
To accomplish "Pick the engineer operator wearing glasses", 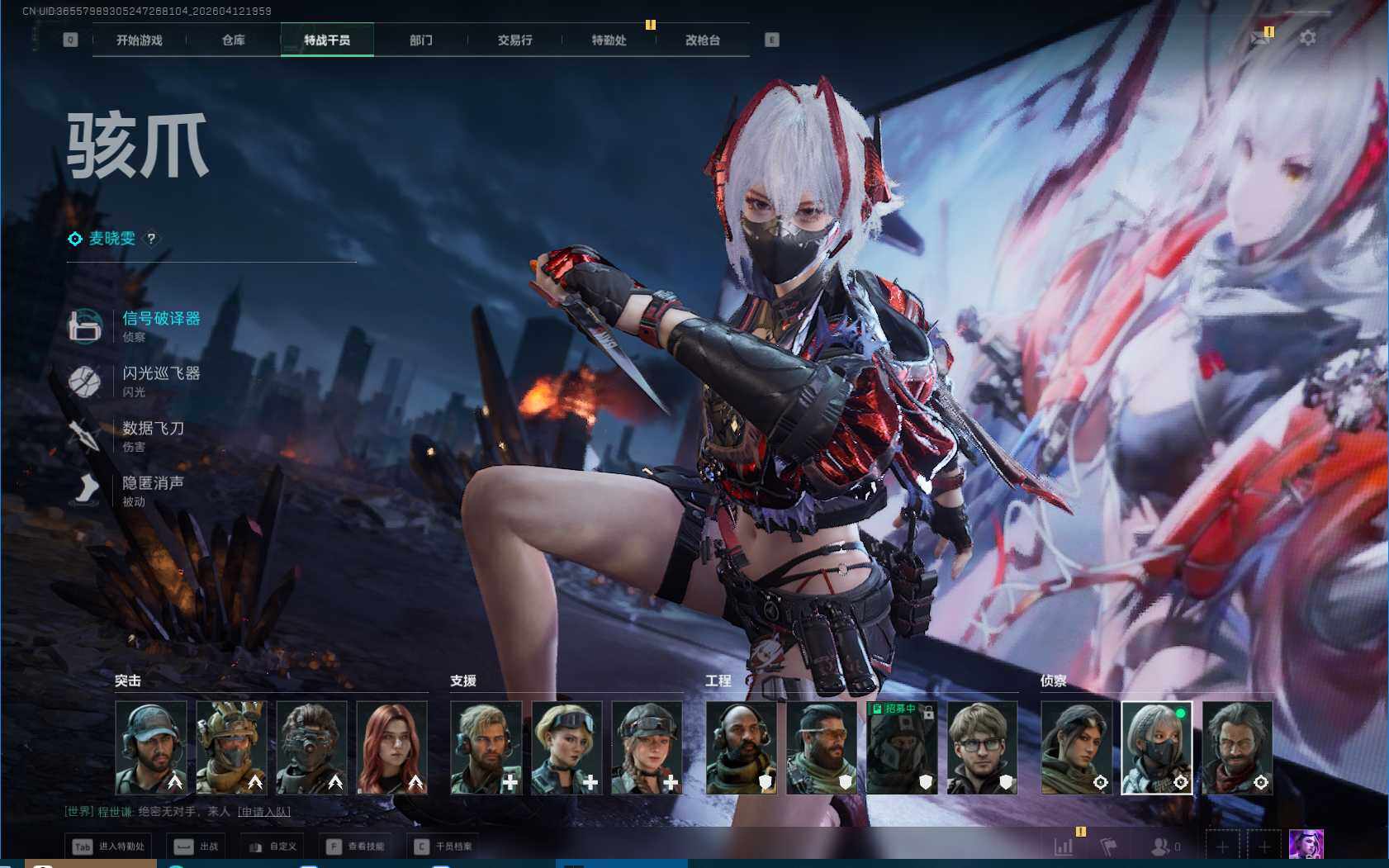I will pyautogui.click(x=982, y=747).
